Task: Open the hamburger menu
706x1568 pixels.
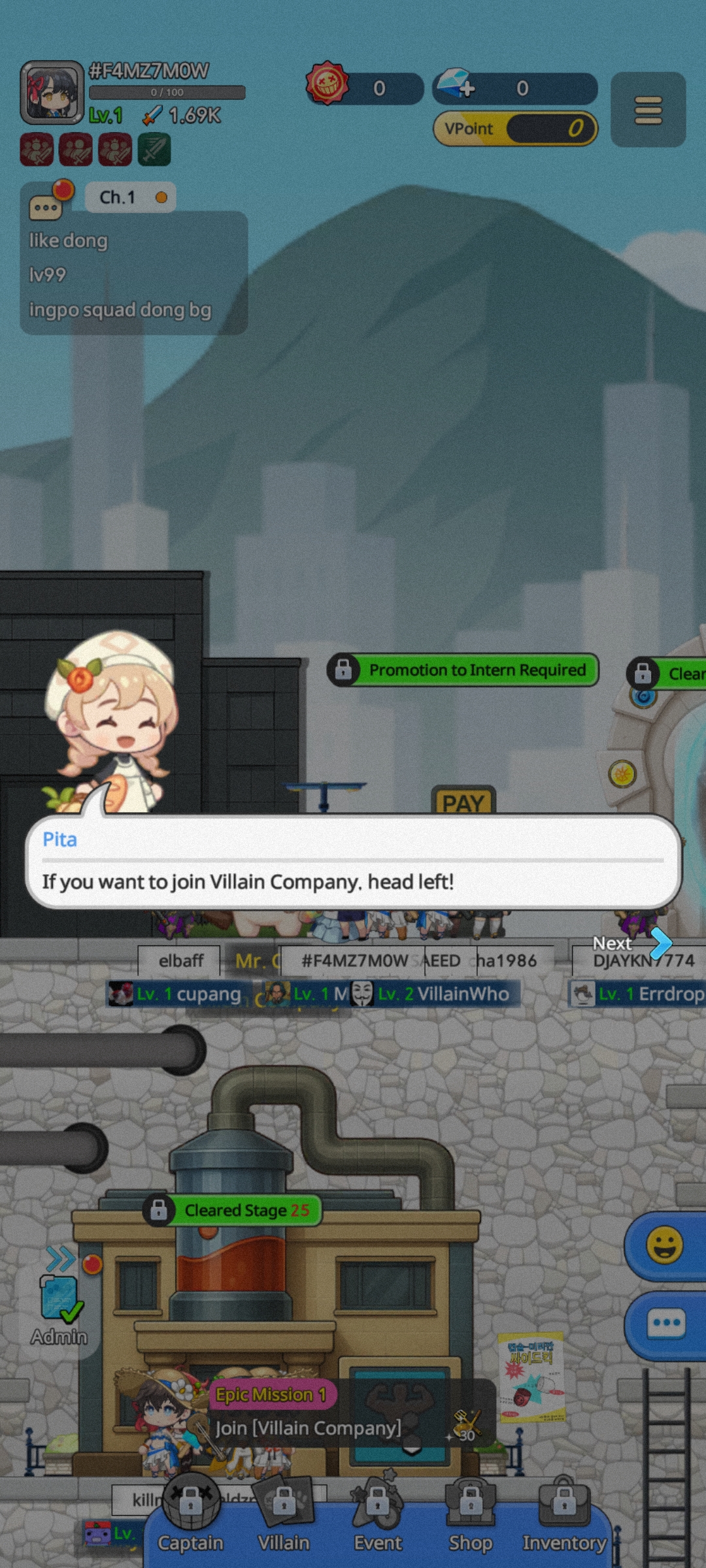Action: (x=648, y=110)
